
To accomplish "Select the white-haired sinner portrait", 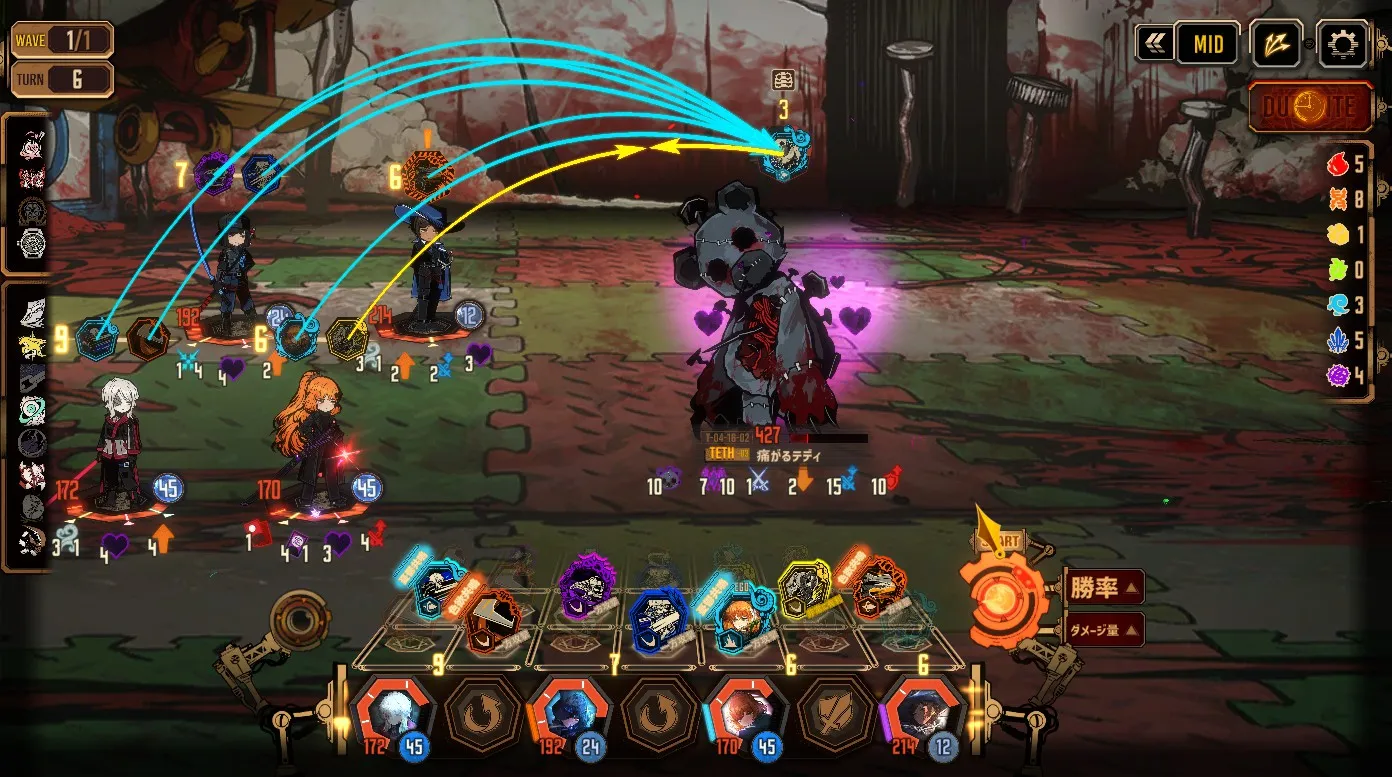I will pos(394,713).
